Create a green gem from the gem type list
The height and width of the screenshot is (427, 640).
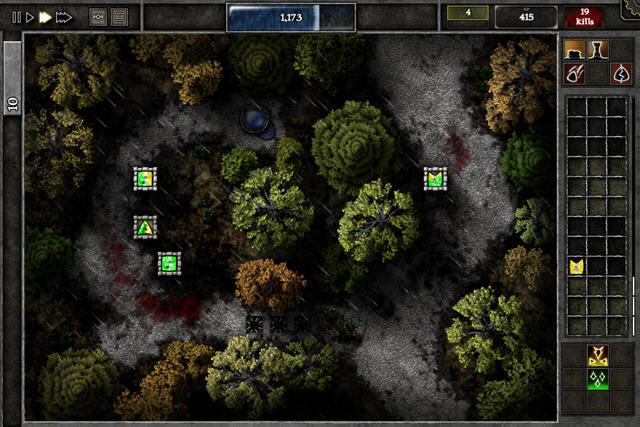click(x=598, y=378)
